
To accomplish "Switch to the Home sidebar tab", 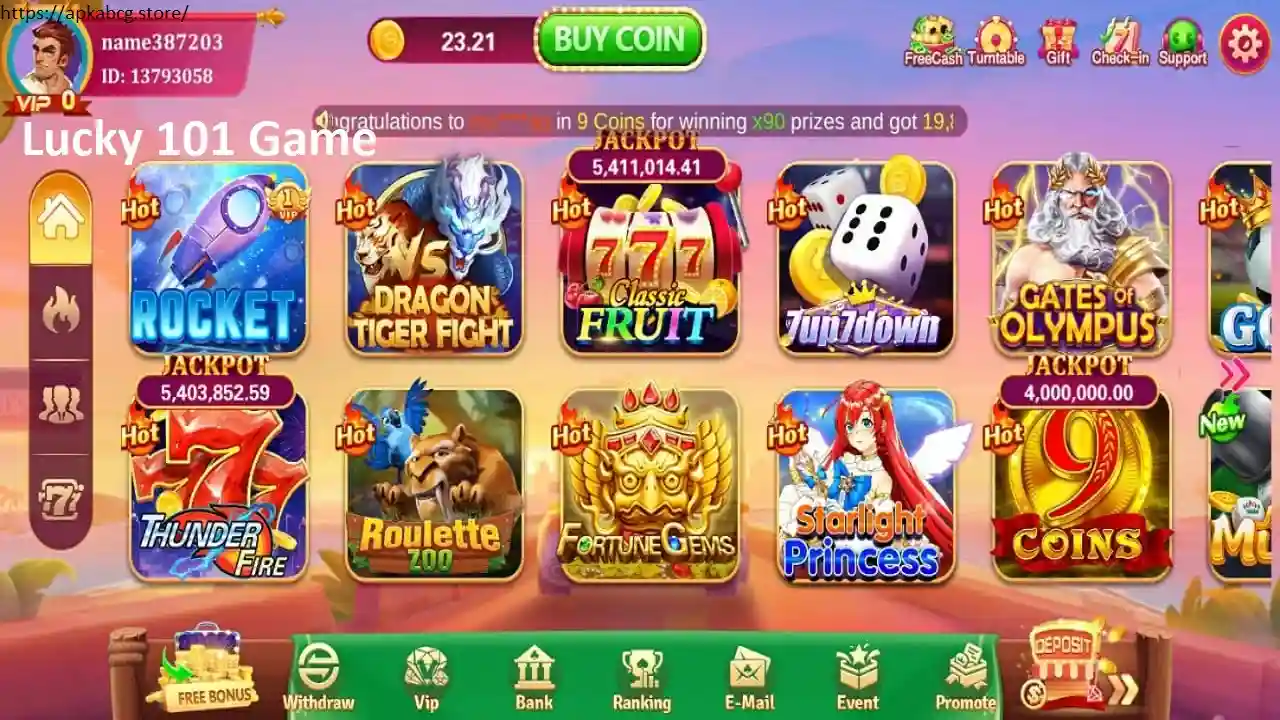I will pyautogui.click(x=61, y=215).
